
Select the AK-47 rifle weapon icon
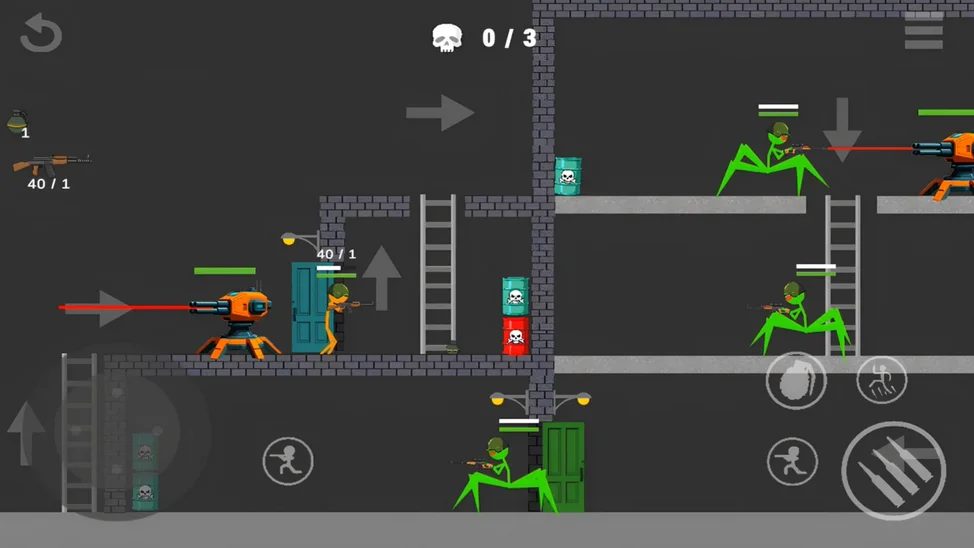[x=51, y=164]
